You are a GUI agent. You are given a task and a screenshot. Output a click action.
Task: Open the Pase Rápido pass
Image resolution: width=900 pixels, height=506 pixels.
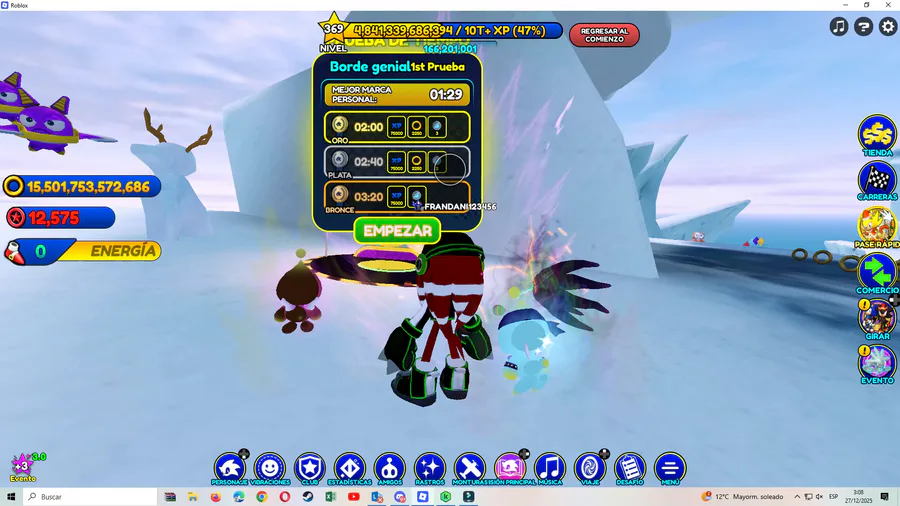(x=877, y=225)
